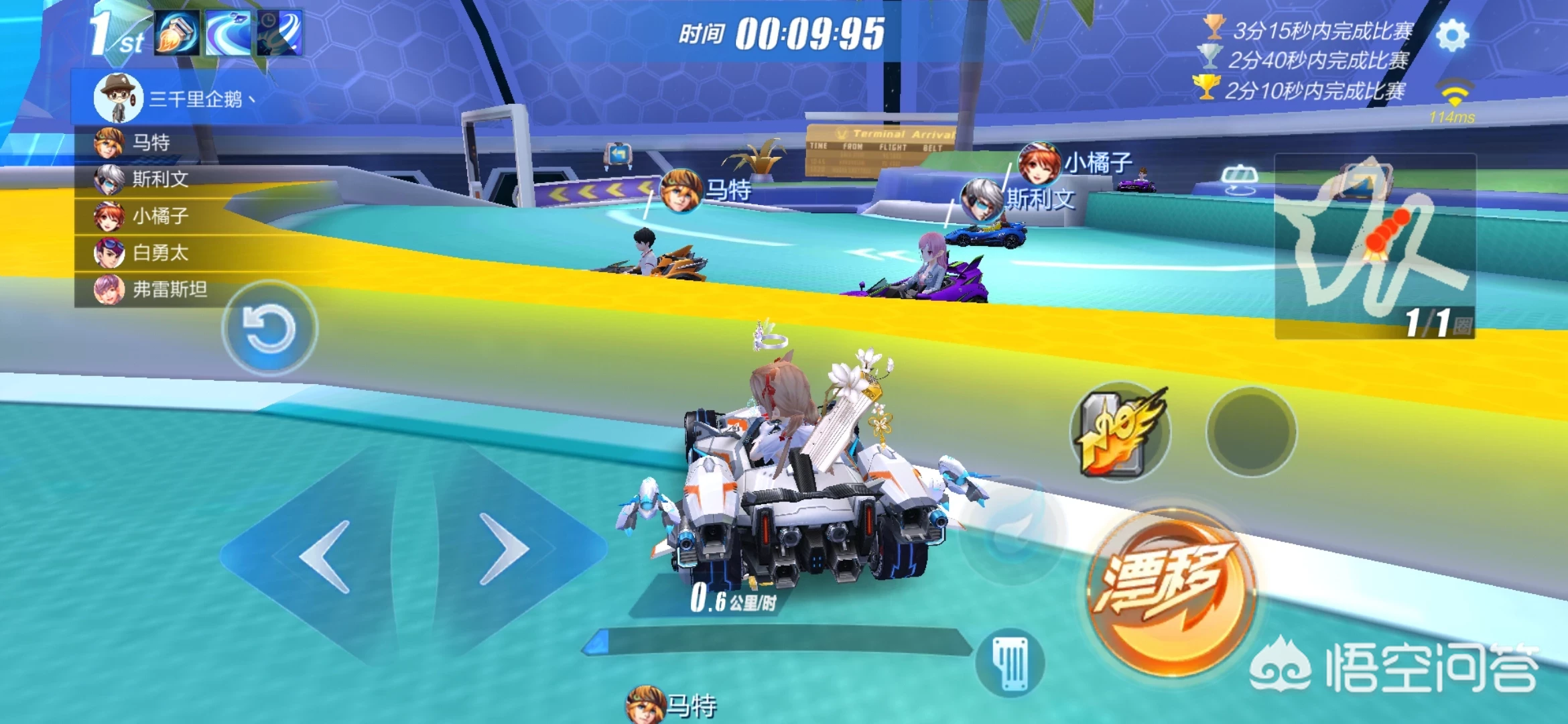Select player 白勇太 in the ranking list
The height and width of the screenshot is (724, 1568).
coord(159,253)
